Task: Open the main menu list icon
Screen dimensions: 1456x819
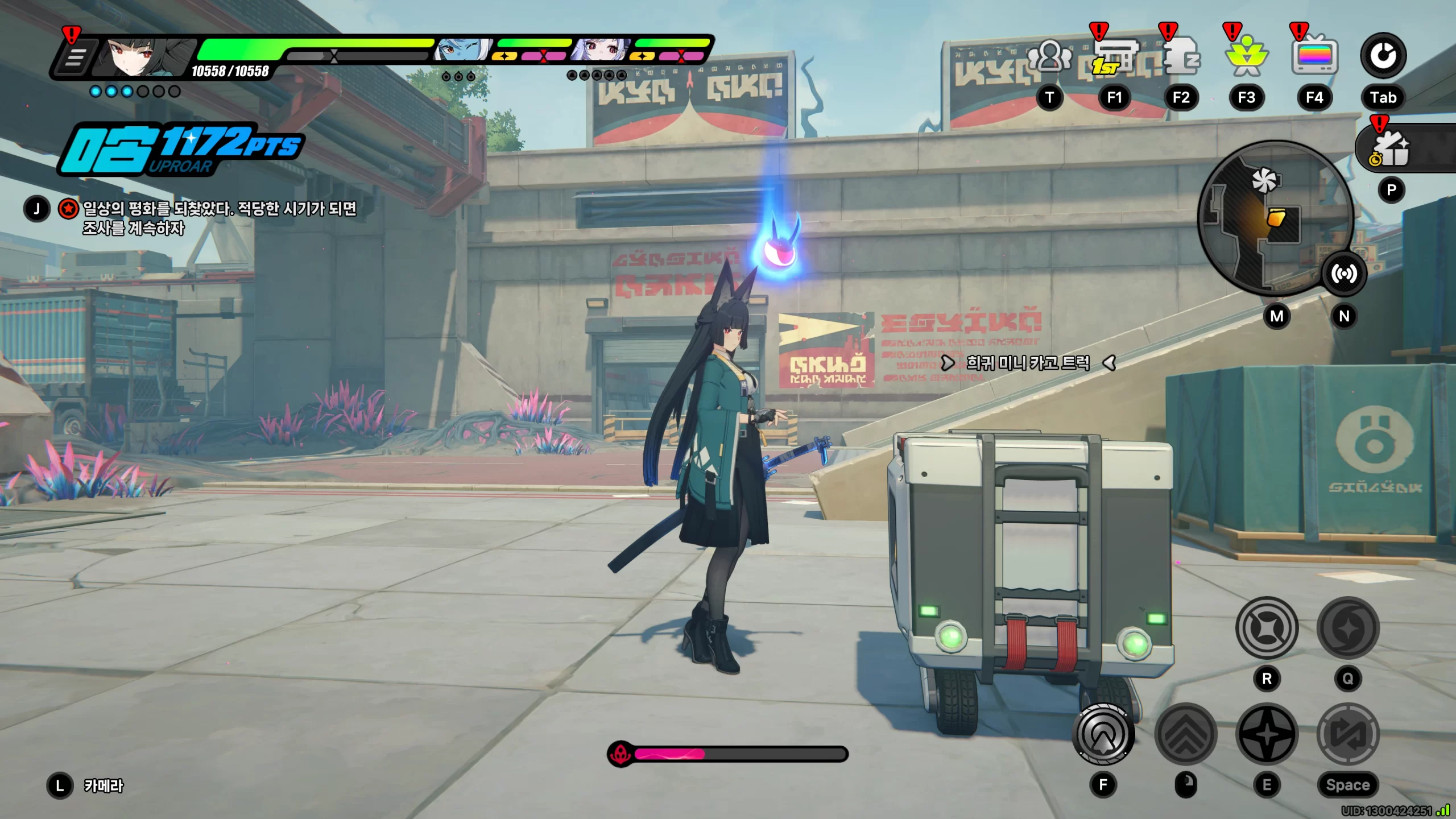Action: click(75, 57)
